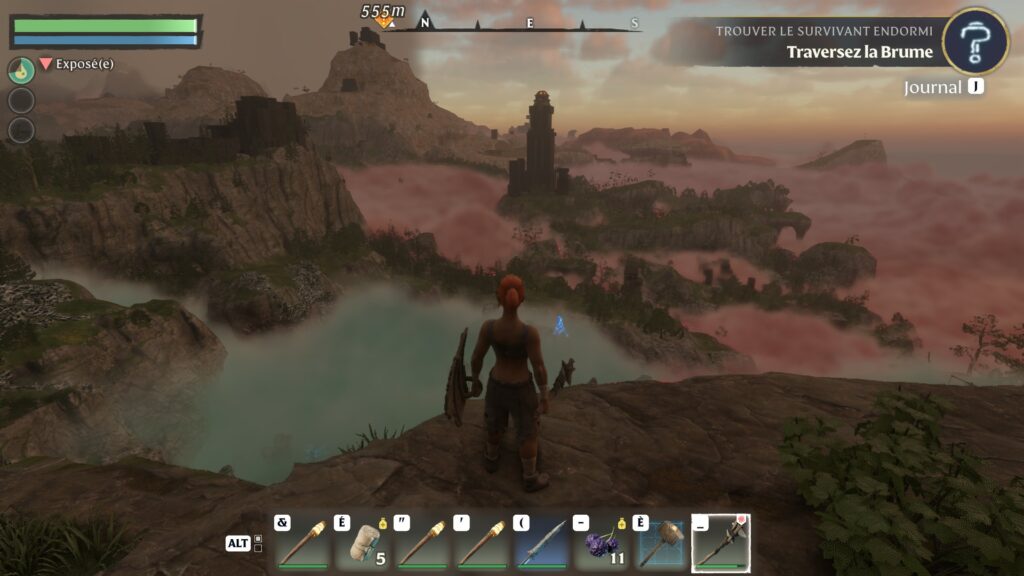This screenshot has width=1024, height=576.
Task: Choose the construction hammer slot
Action: 661,544
